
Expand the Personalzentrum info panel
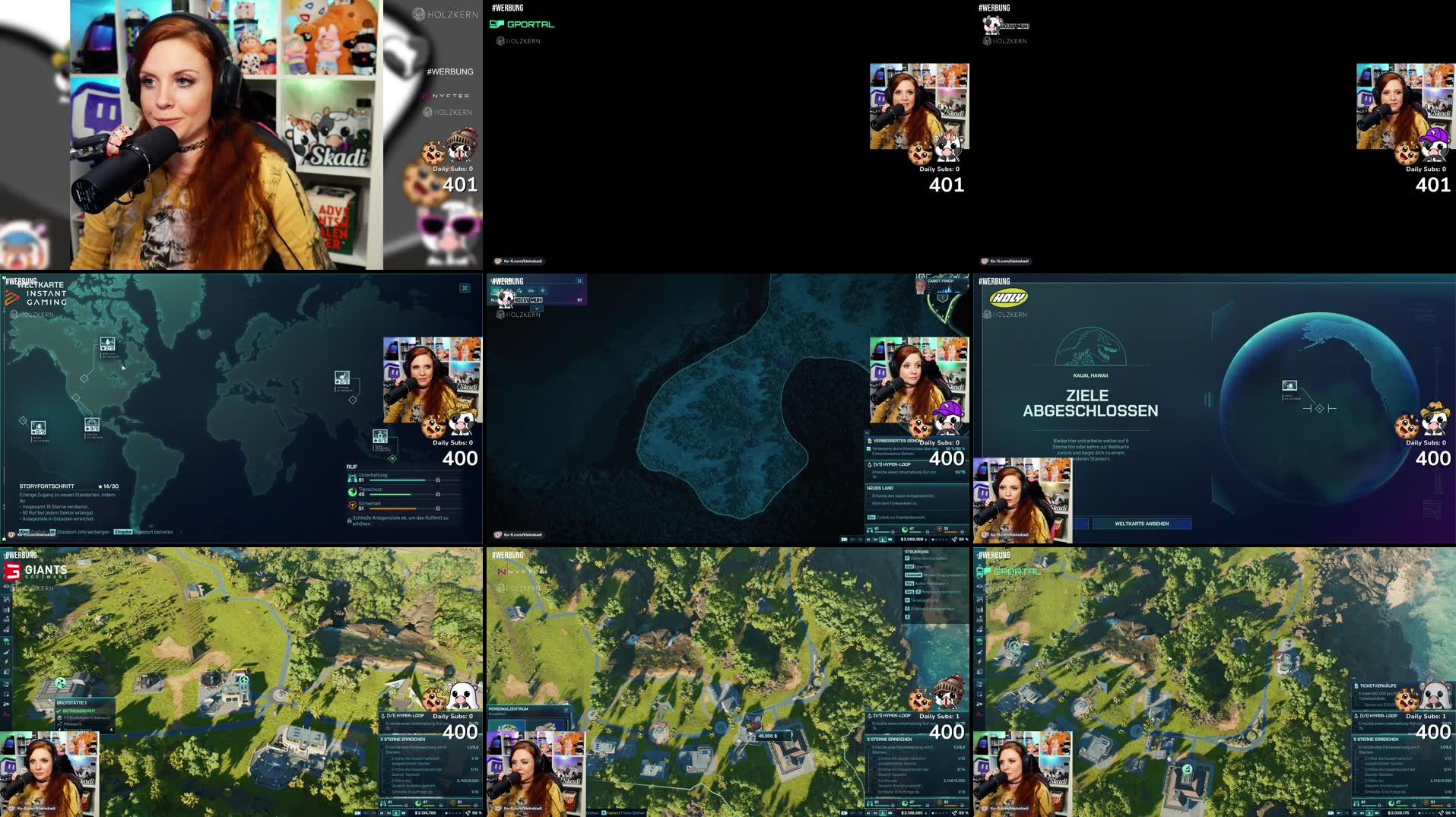(566, 710)
